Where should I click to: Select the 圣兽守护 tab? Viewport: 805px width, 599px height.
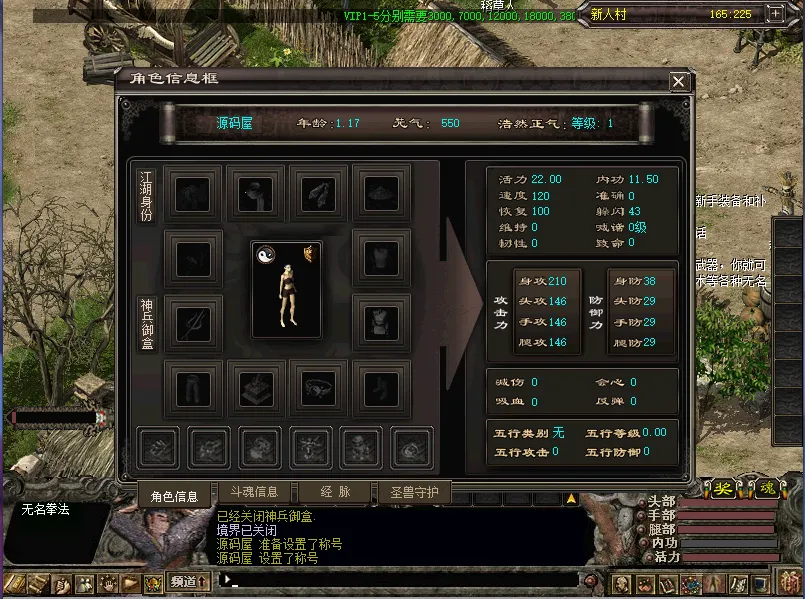(x=414, y=492)
